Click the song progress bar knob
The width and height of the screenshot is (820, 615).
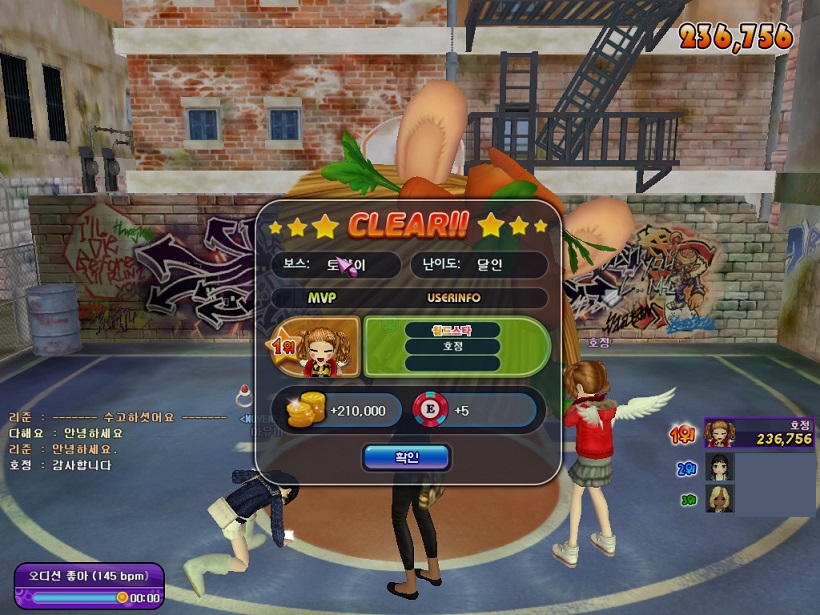tap(122, 597)
